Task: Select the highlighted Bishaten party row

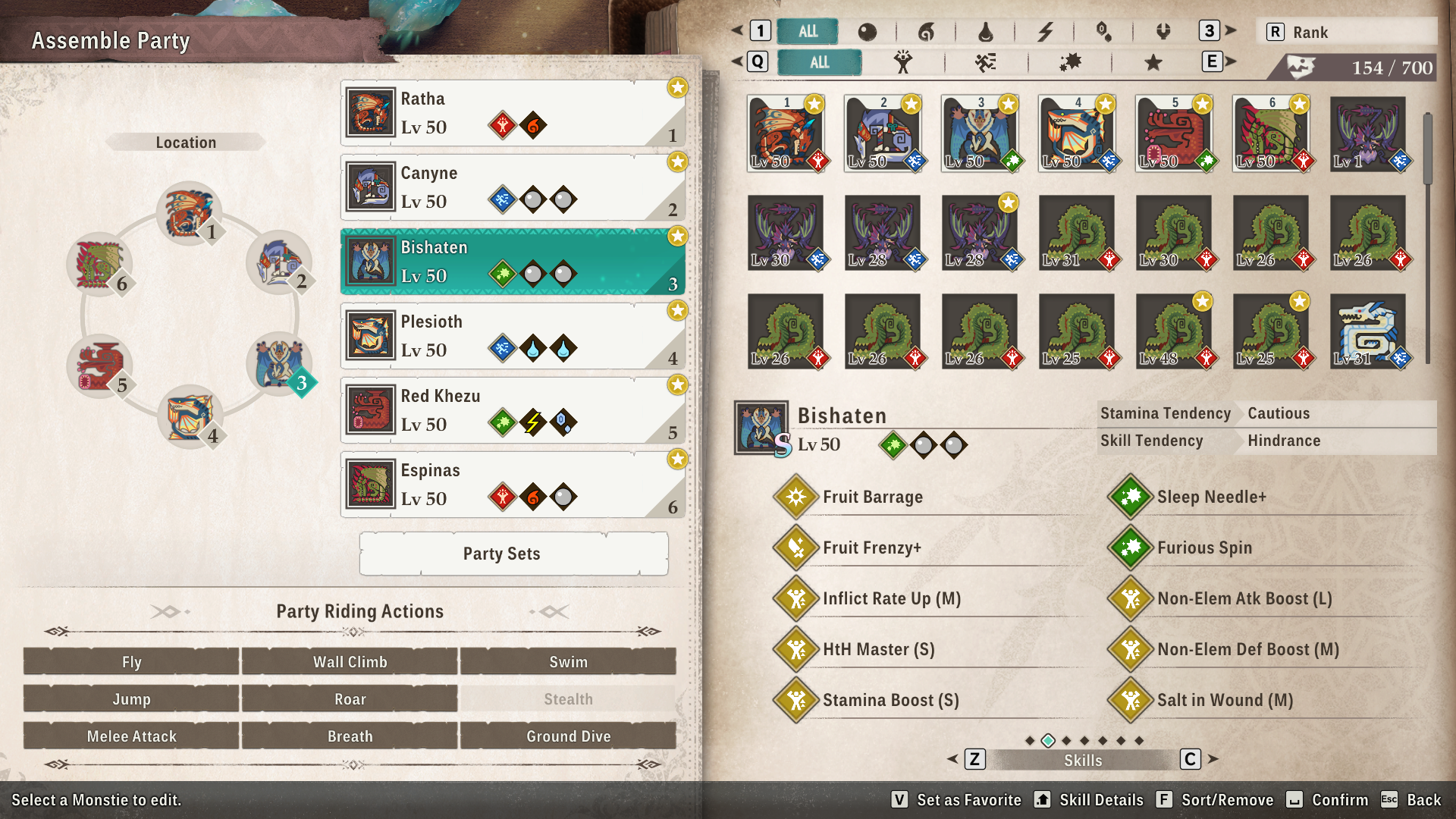Action: pos(513,262)
